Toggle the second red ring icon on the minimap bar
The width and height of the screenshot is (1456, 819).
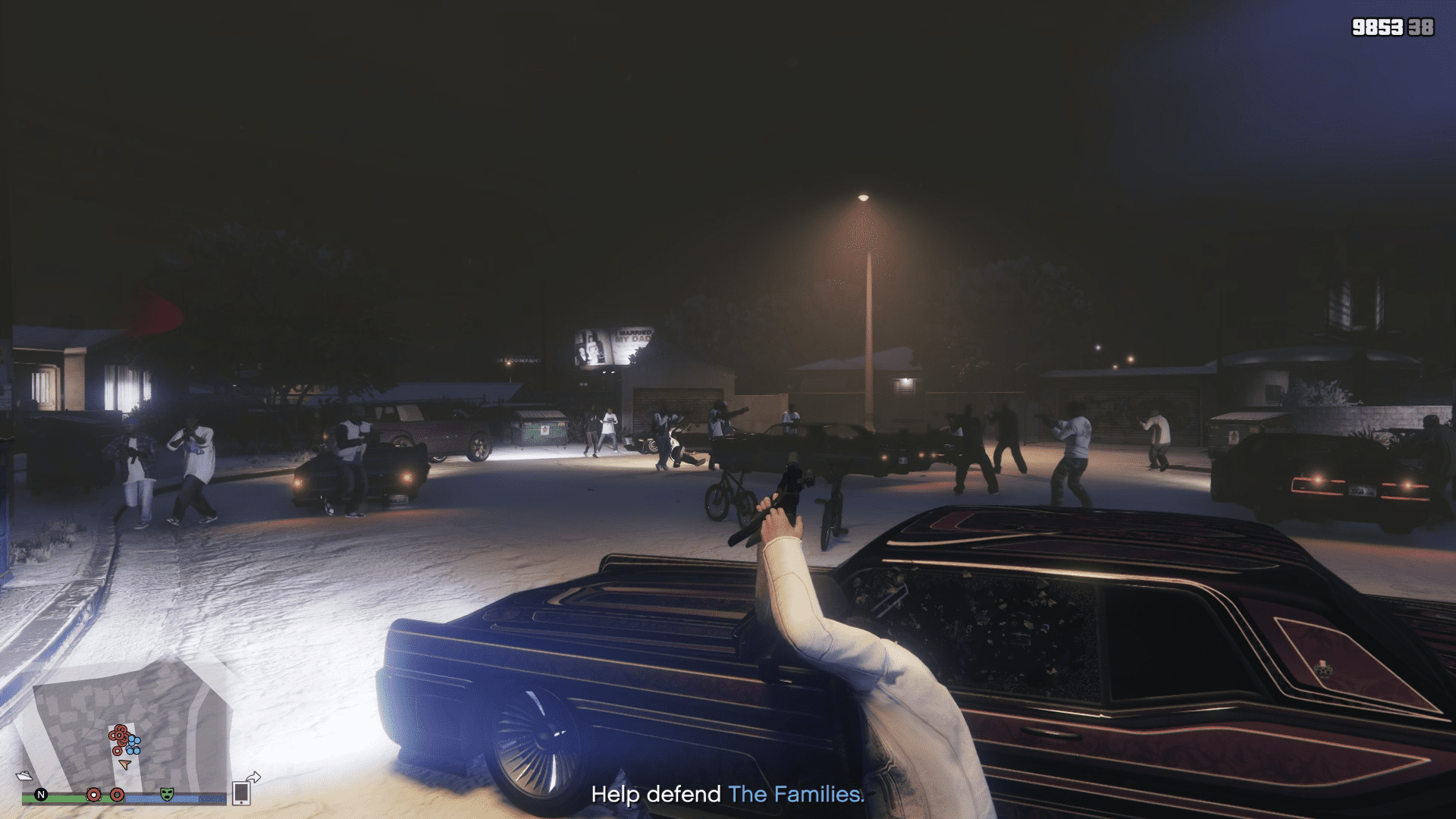pyautogui.click(x=117, y=795)
